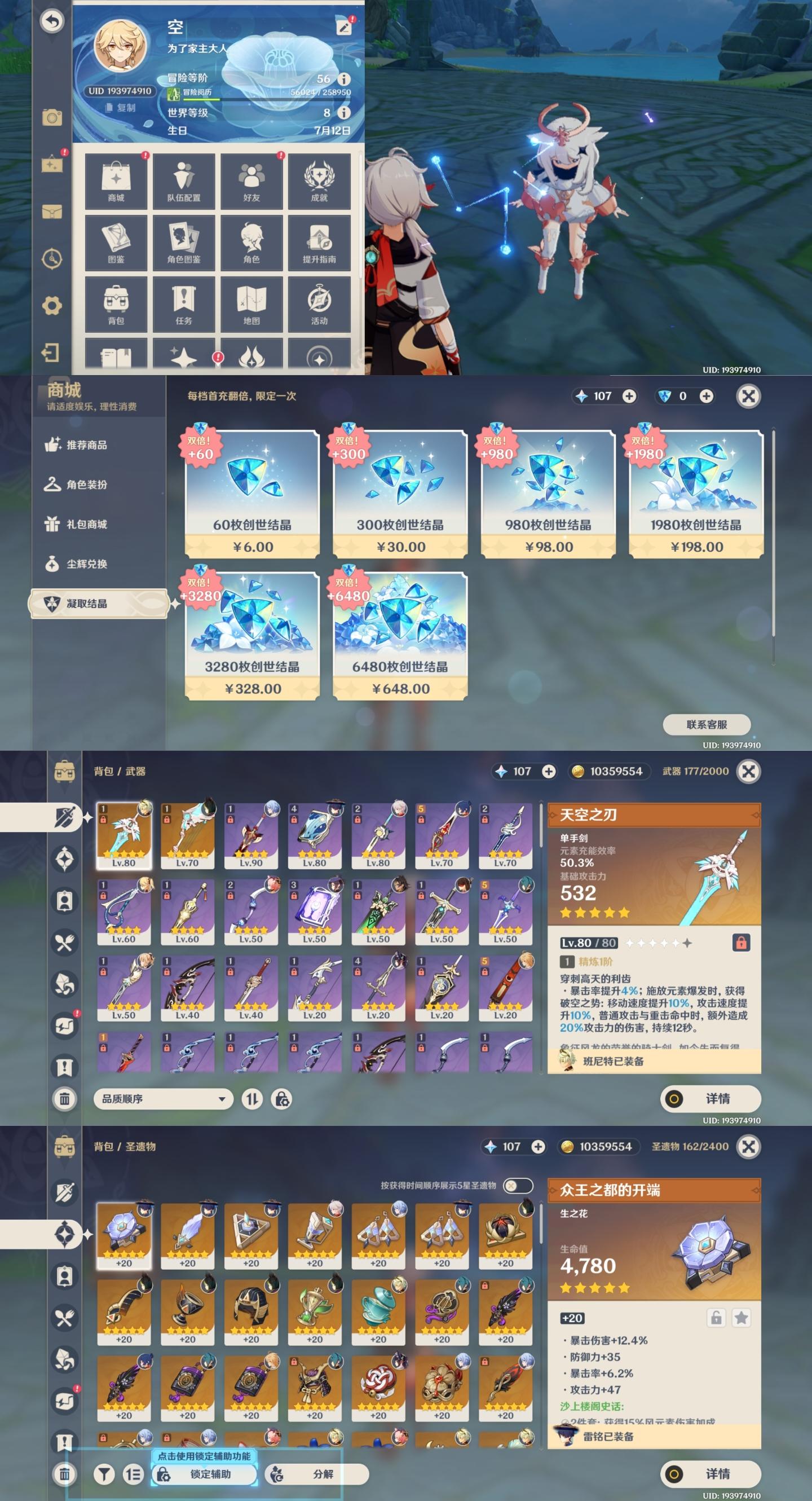Click the 锁定辅助 lock assist button
This screenshot has width=812, height=1501.
[205, 1473]
